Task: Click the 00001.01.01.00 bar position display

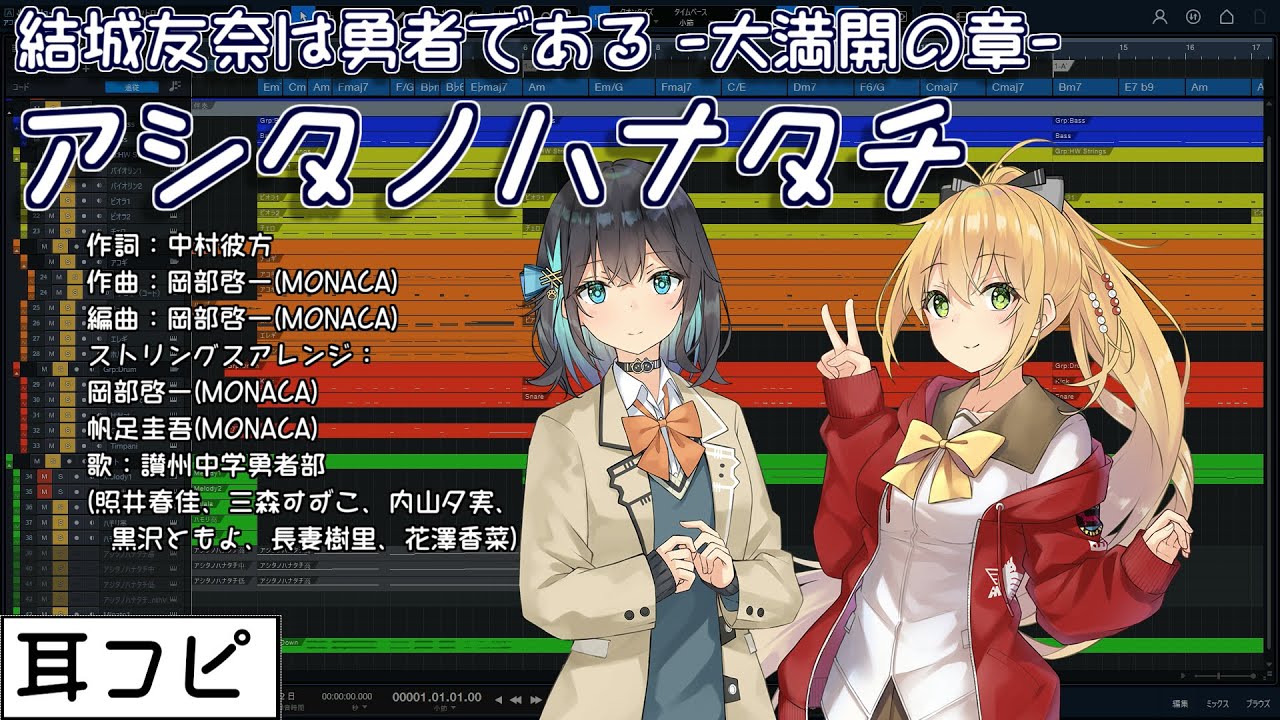Action: pos(436,697)
